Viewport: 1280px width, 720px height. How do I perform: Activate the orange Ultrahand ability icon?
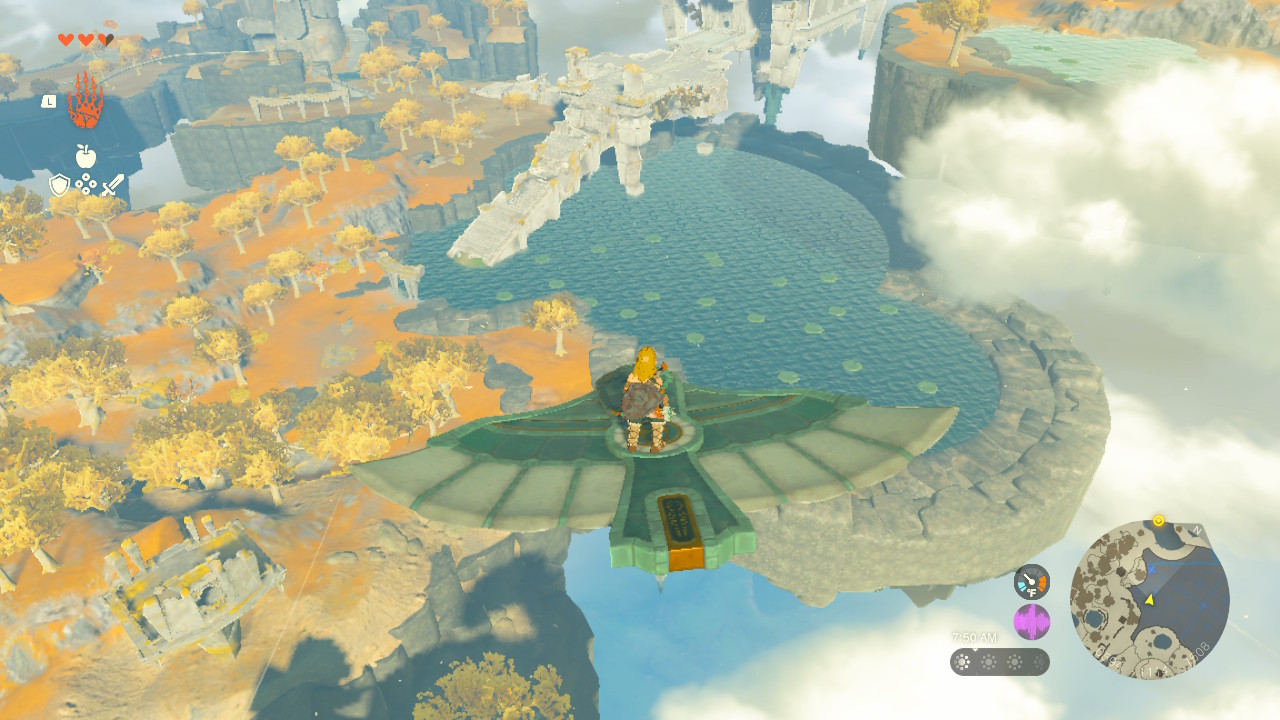coord(85,101)
